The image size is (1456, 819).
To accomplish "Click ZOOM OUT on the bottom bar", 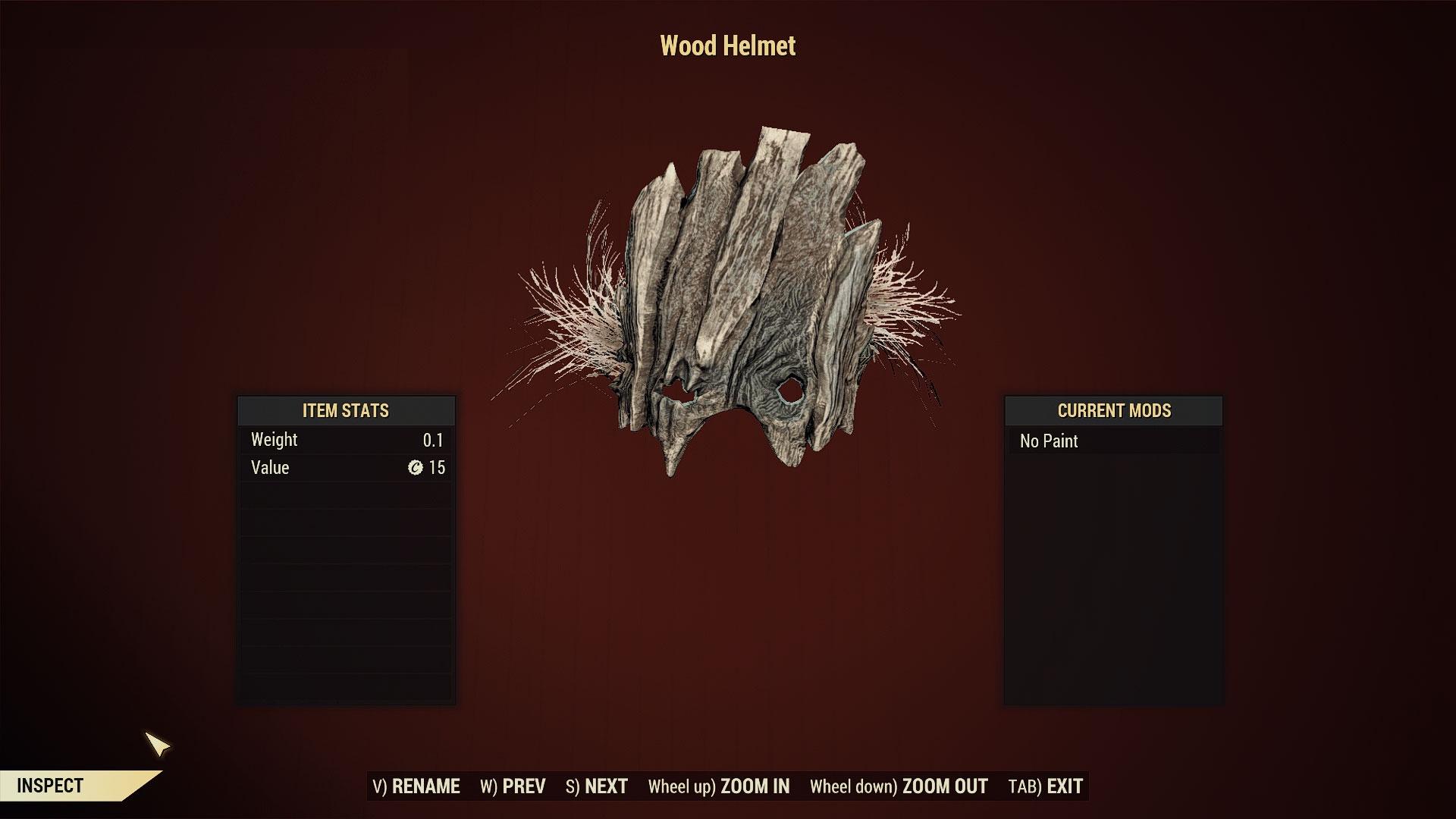I will [899, 786].
